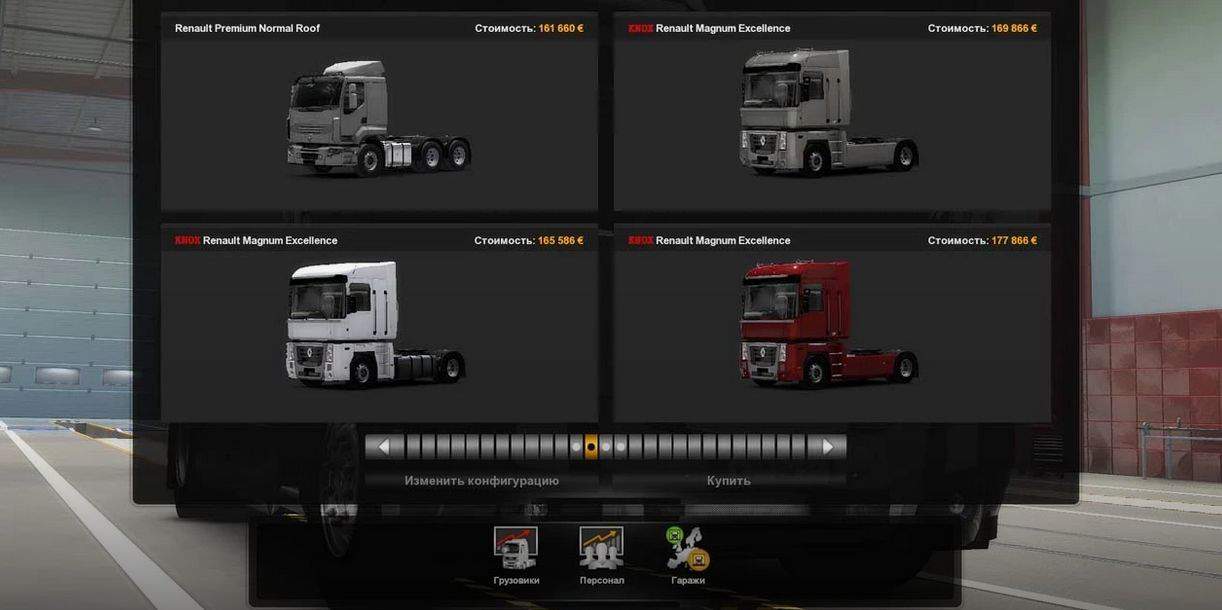The width and height of the screenshot is (1222, 610).
Task: Open the Грузовики trucks section
Action: (x=516, y=555)
